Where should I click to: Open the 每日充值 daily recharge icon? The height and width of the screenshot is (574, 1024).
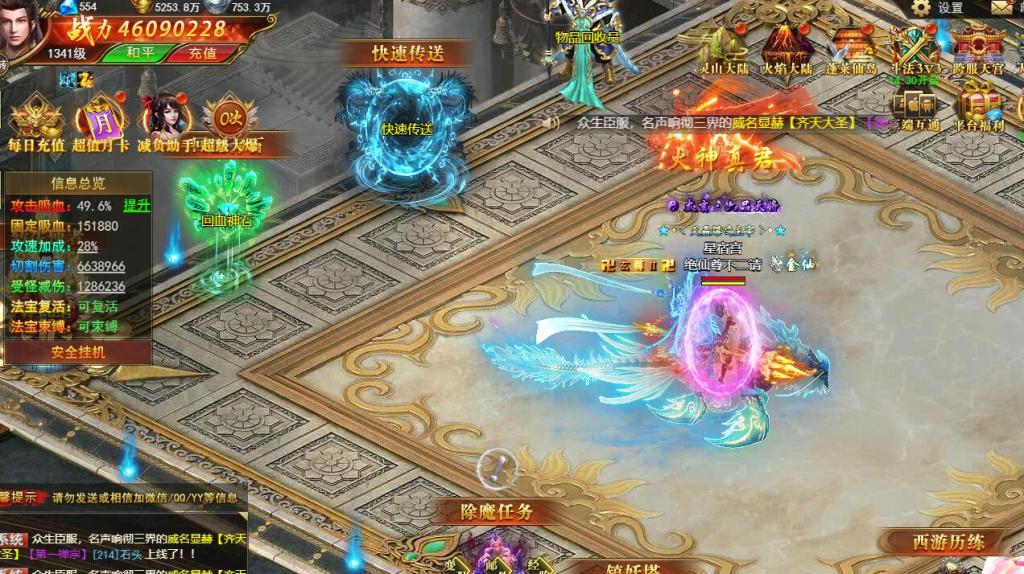(35, 123)
